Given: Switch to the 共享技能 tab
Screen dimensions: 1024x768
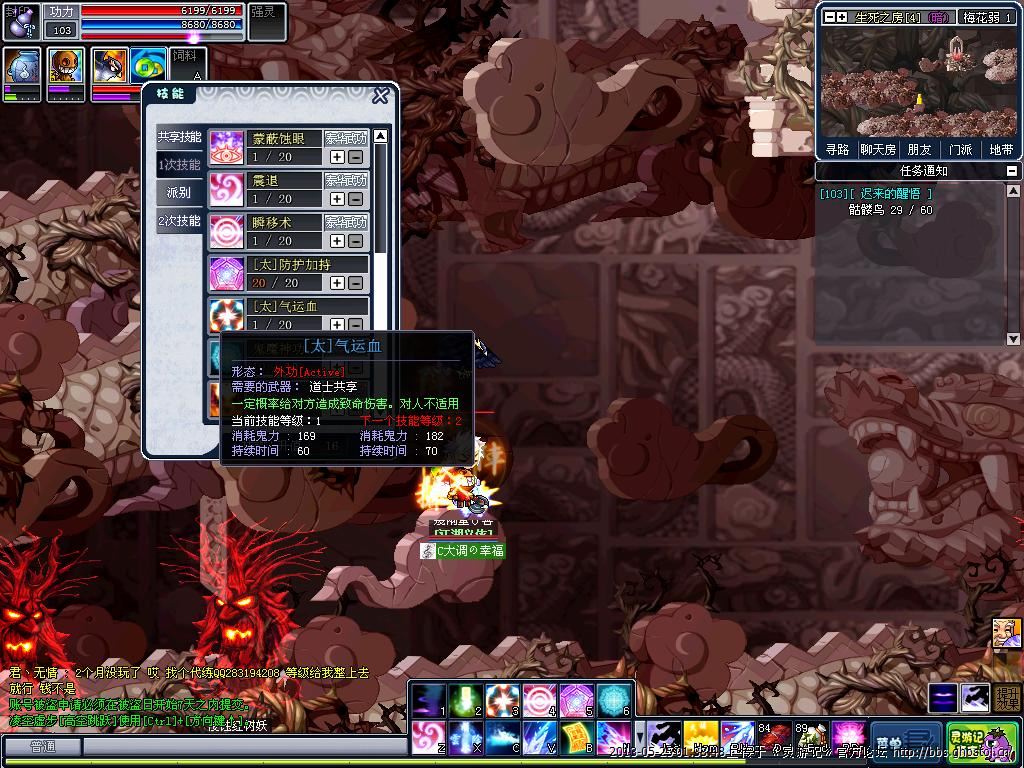Looking at the screenshot, I should (179, 137).
